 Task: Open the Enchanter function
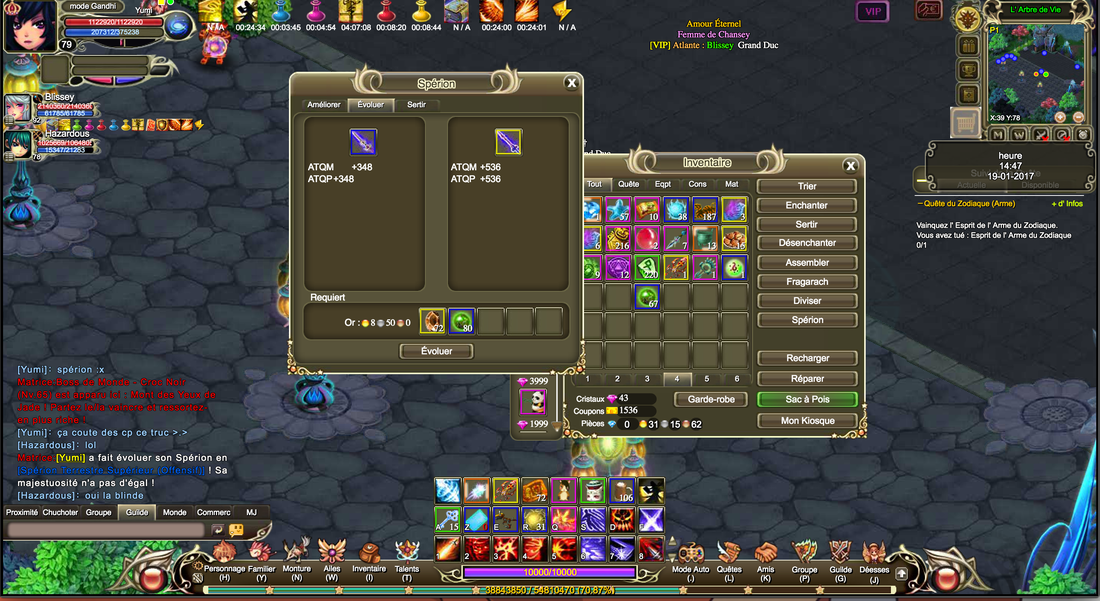tap(806, 205)
